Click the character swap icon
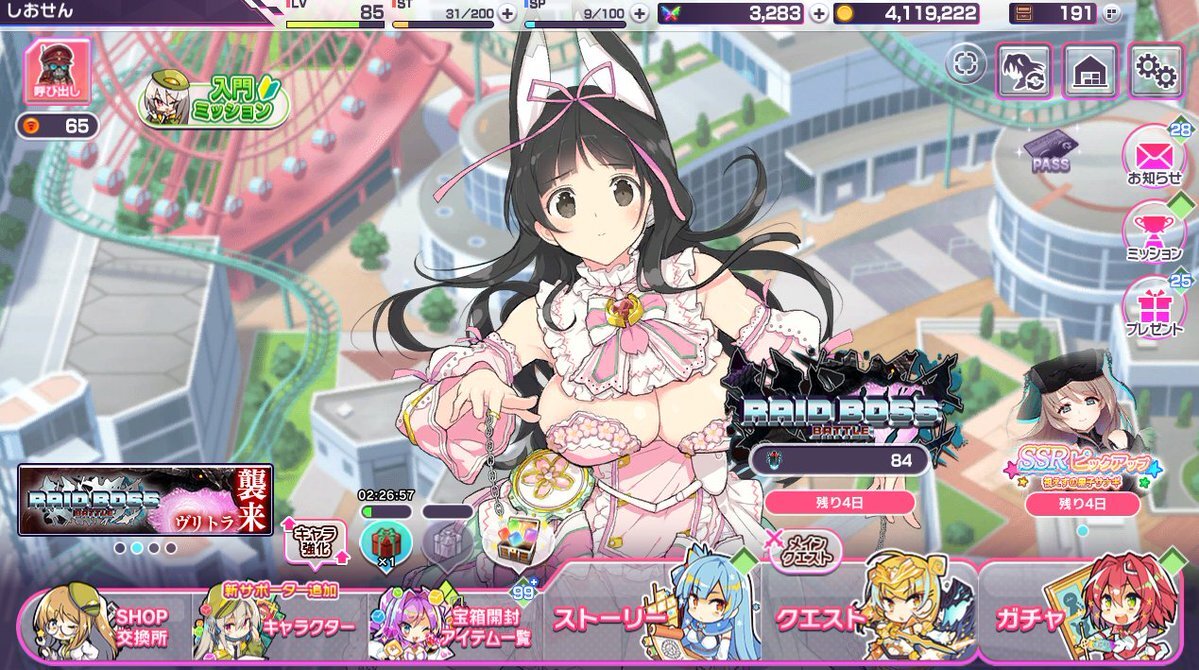This screenshot has height=670, width=1199. [1024, 70]
